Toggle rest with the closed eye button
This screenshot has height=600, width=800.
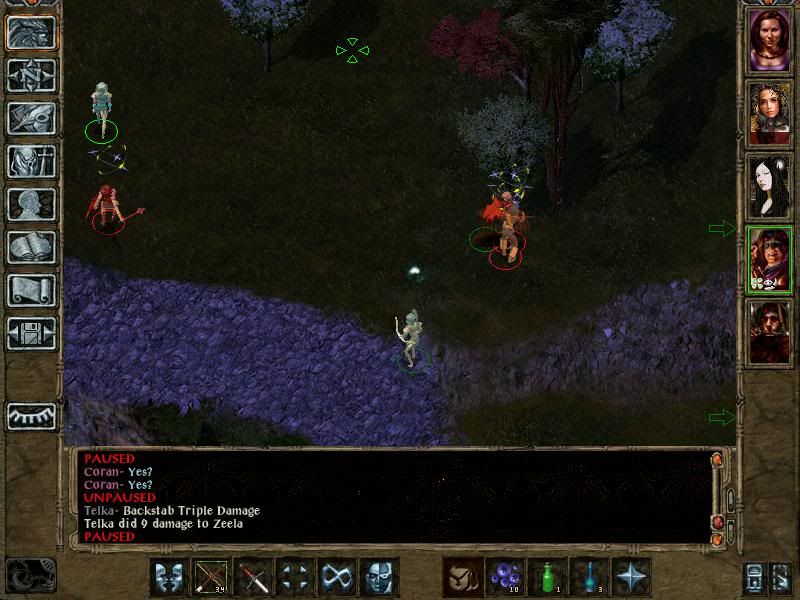[x=31, y=416]
